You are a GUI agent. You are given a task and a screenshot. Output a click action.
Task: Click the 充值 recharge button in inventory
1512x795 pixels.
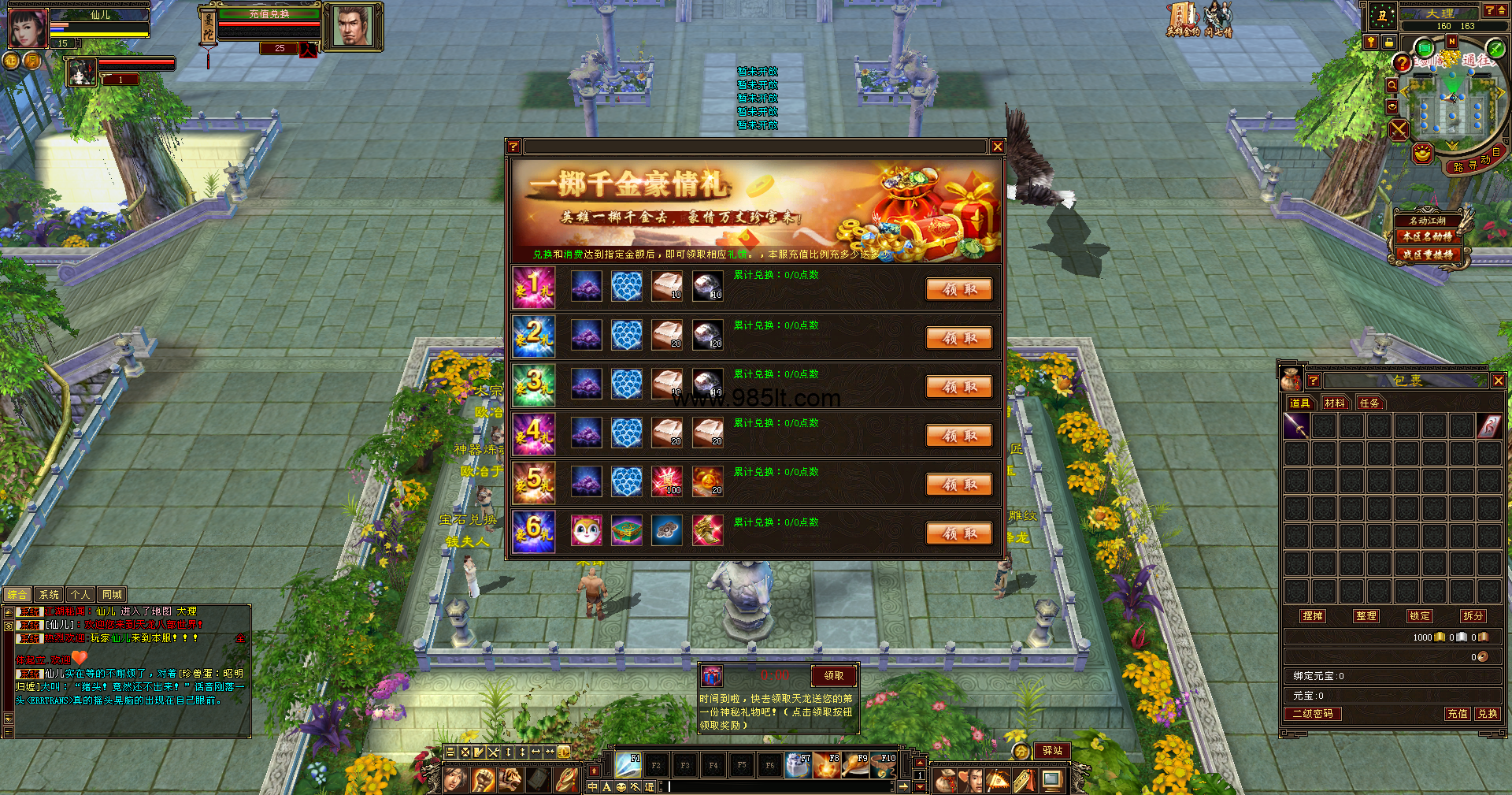(1457, 714)
